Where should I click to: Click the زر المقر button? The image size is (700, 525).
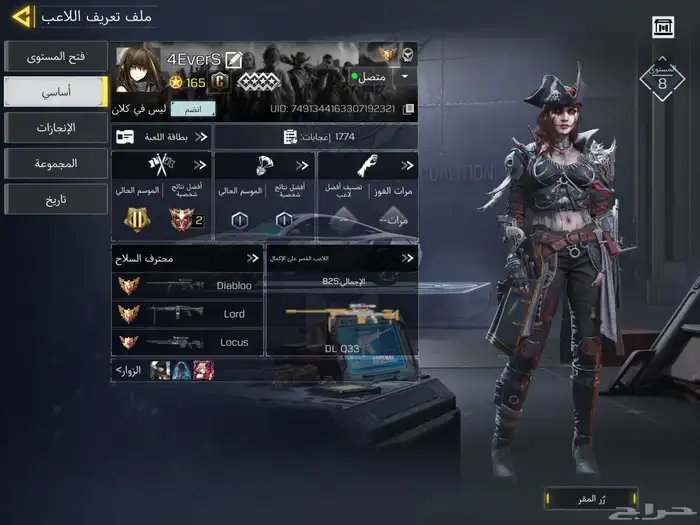coord(590,497)
